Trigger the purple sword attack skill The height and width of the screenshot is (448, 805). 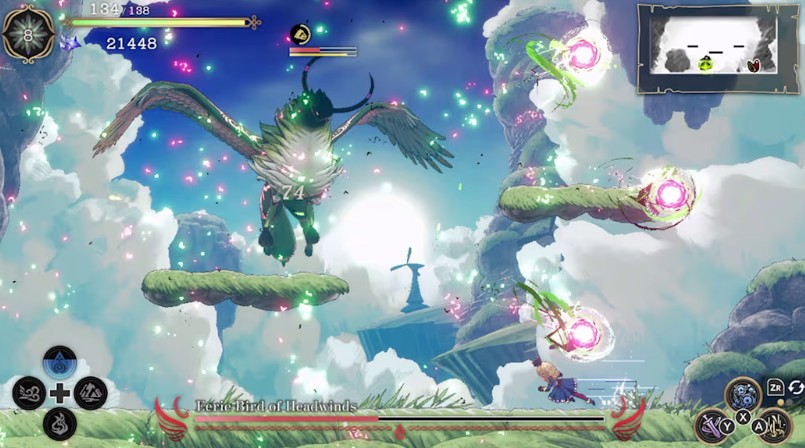[x=713, y=425]
